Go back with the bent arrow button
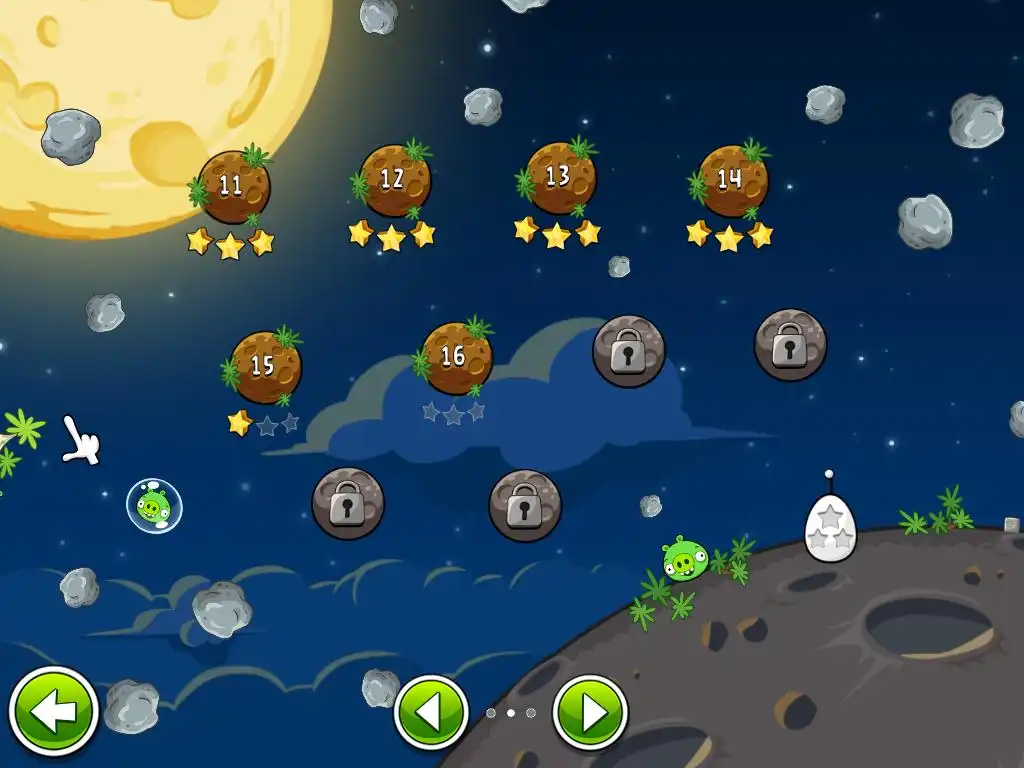This screenshot has width=1024, height=768. click(x=53, y=712)
